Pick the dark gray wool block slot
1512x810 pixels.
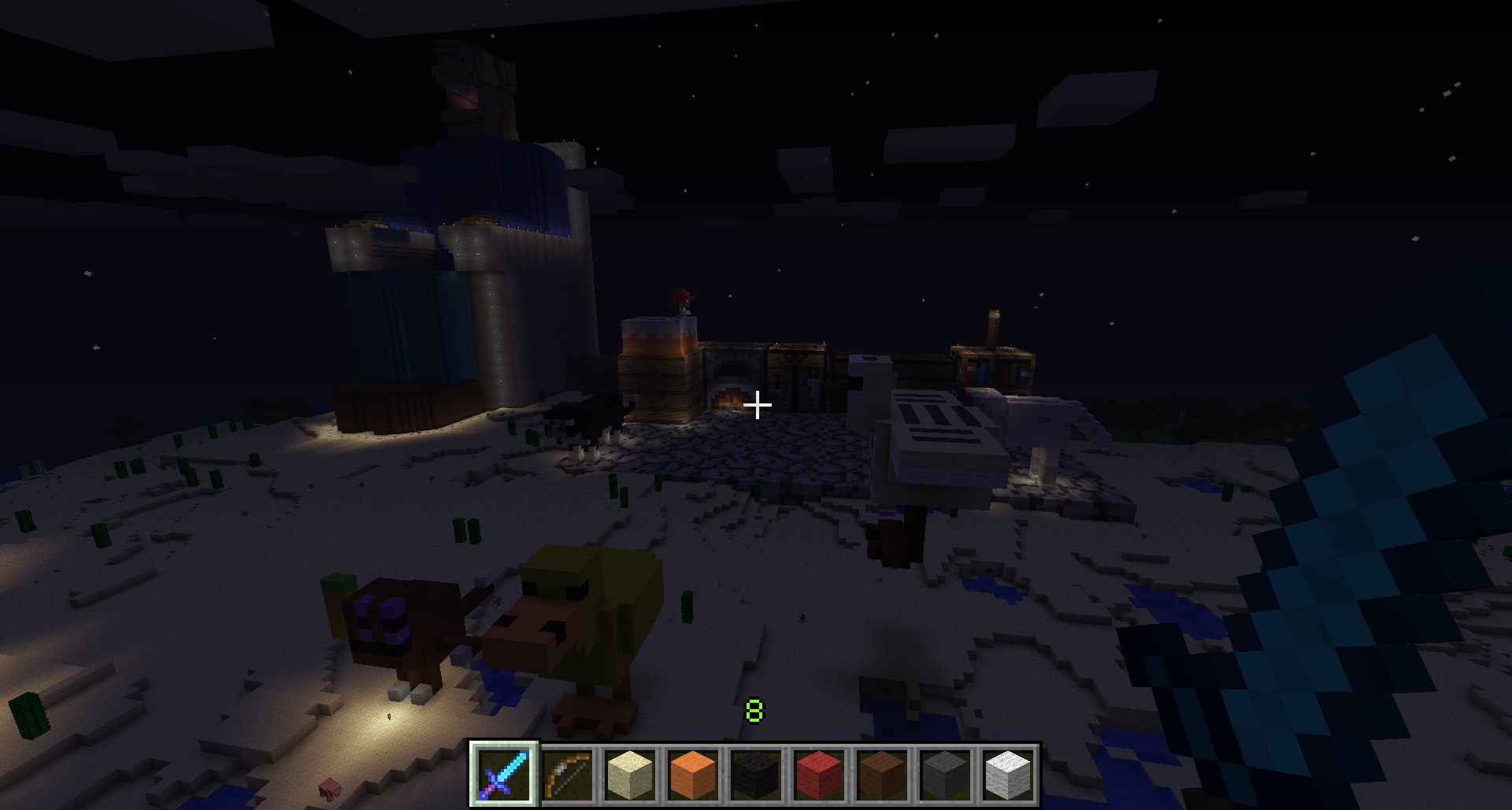point(945,774)
